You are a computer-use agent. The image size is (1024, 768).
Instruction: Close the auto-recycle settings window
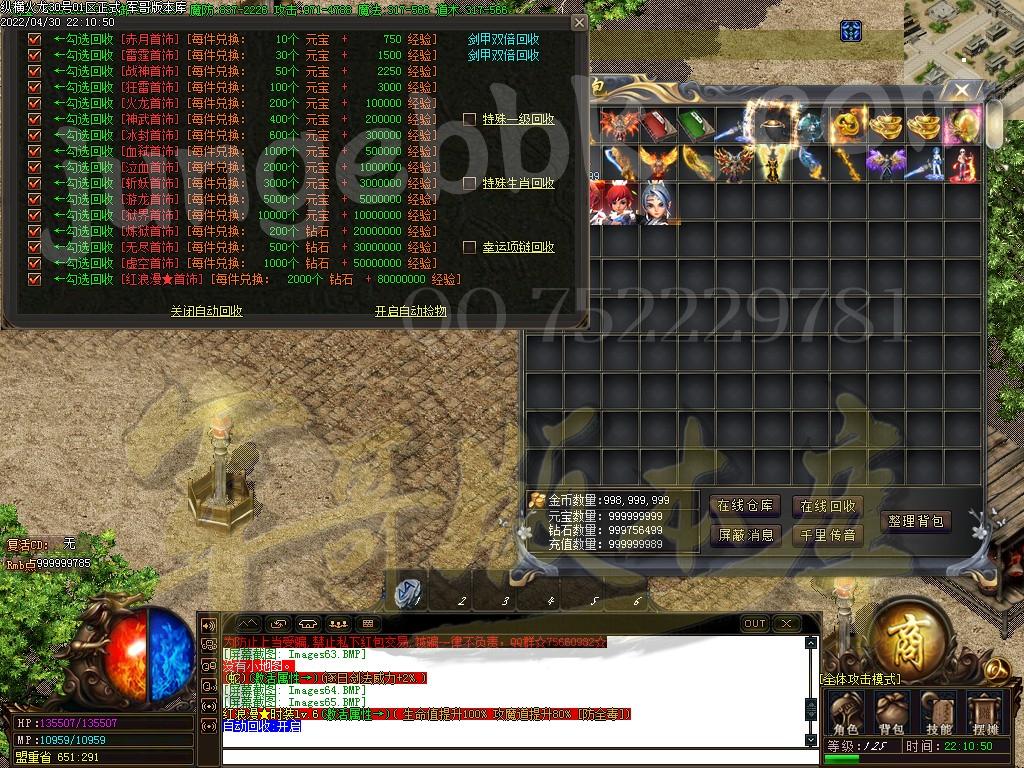tap(578, 22)
